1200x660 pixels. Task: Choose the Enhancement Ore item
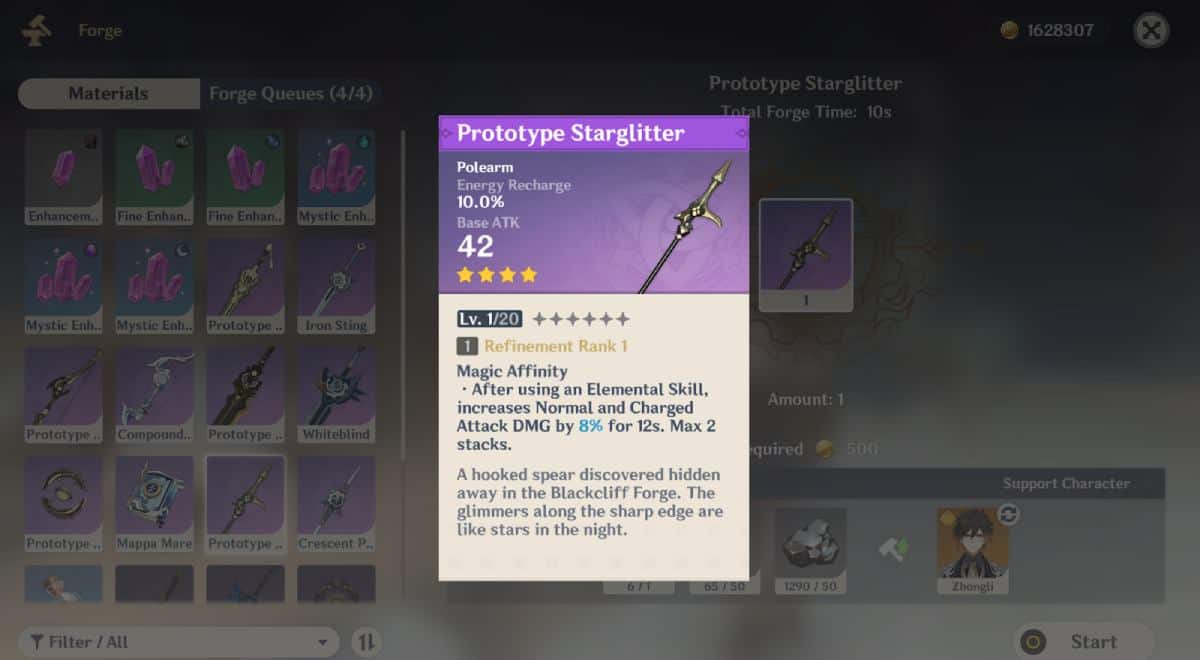pos(63,176)
